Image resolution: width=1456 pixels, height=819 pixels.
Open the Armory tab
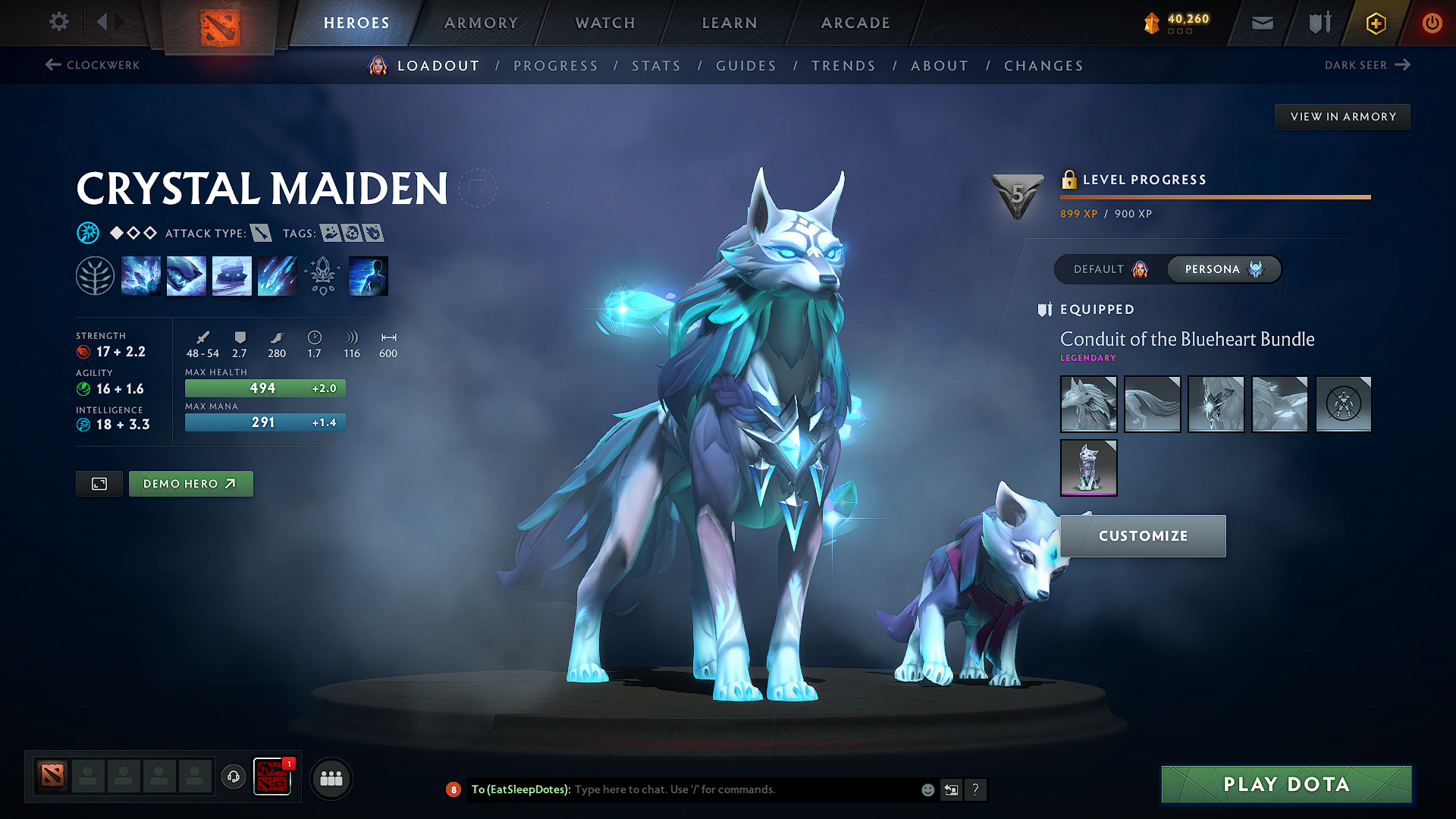coord(481,23)
